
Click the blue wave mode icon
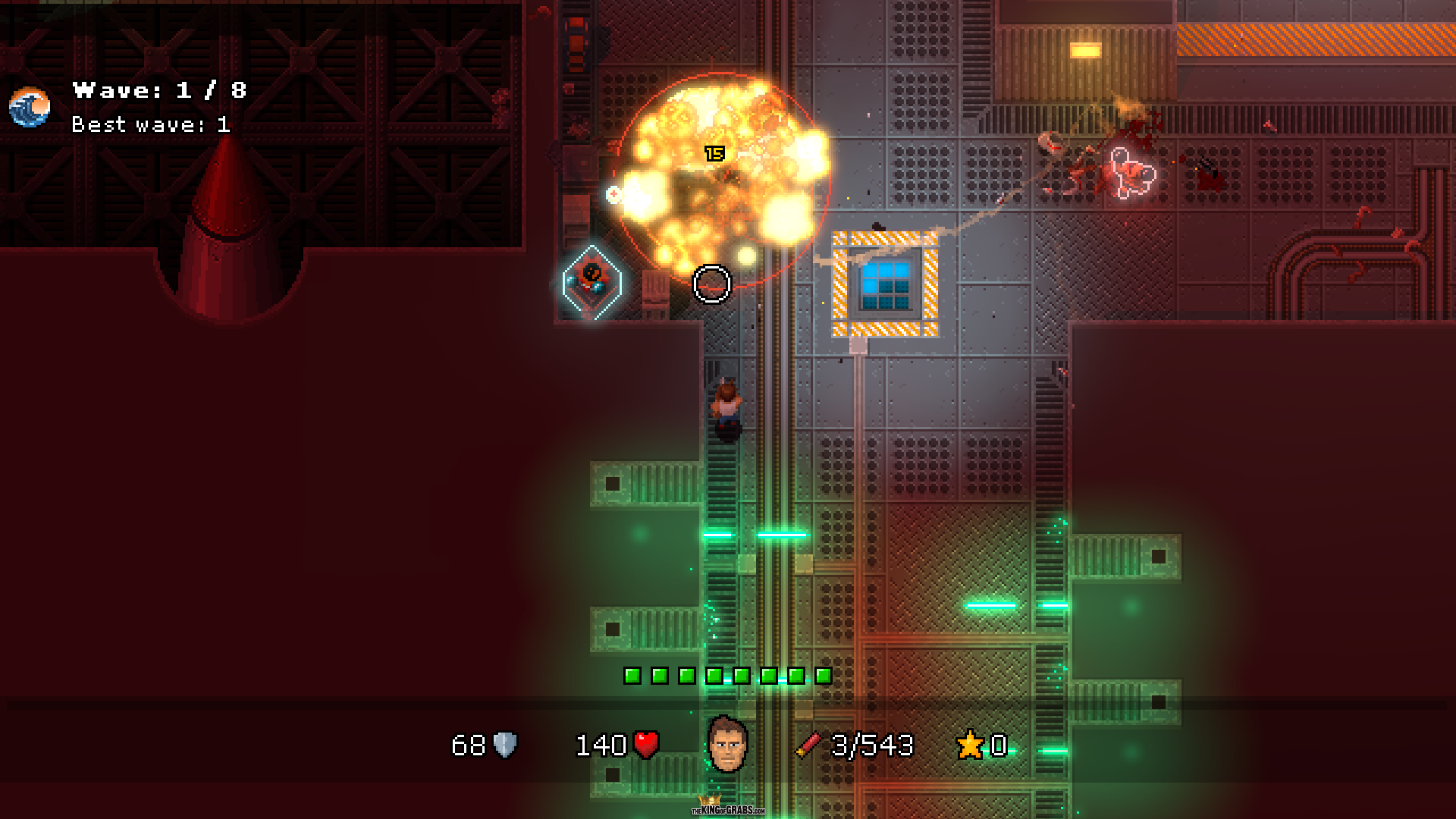pyautogui.click(x=30, y=107)
